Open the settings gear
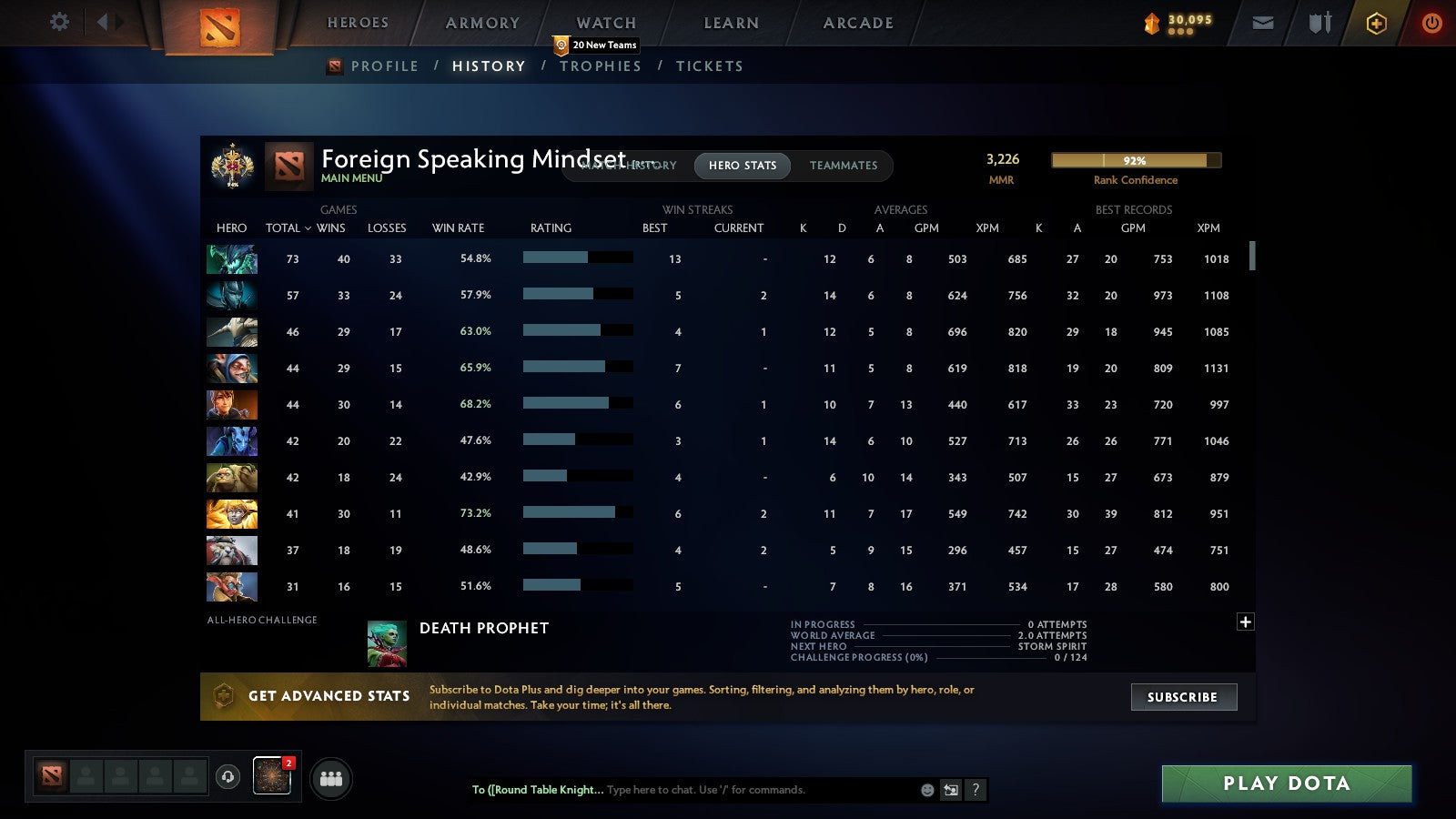 pyautogui.click(x=58, y=22)
